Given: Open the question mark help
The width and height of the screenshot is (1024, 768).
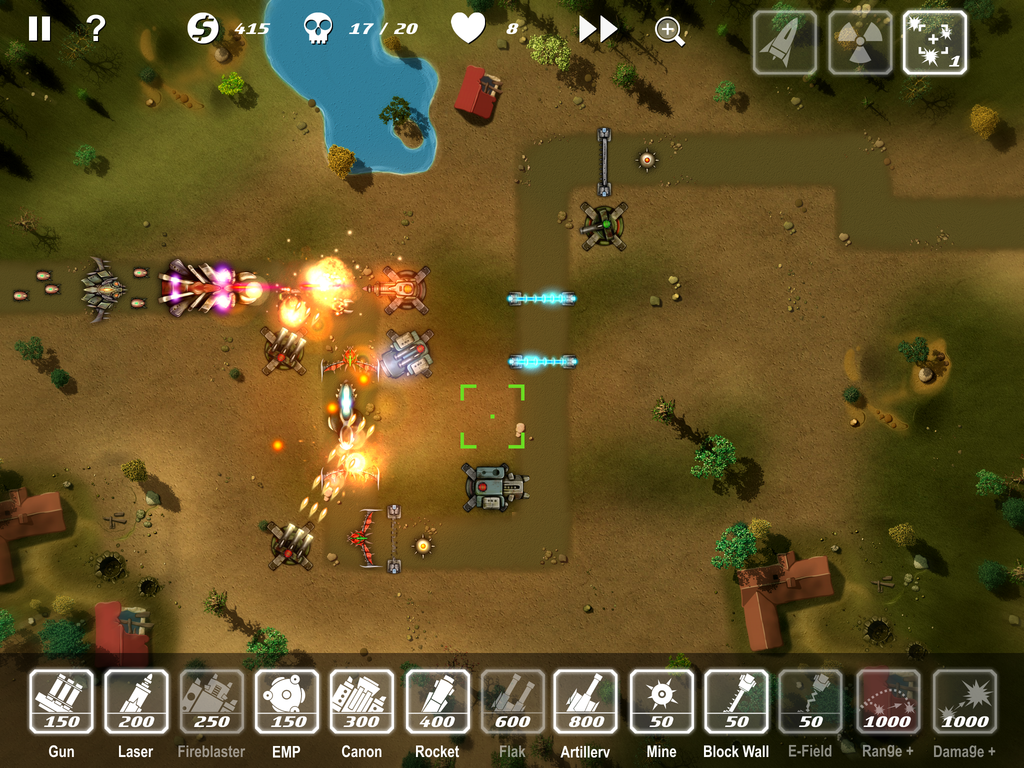Looking at the screenshot, I should (96, 29).
